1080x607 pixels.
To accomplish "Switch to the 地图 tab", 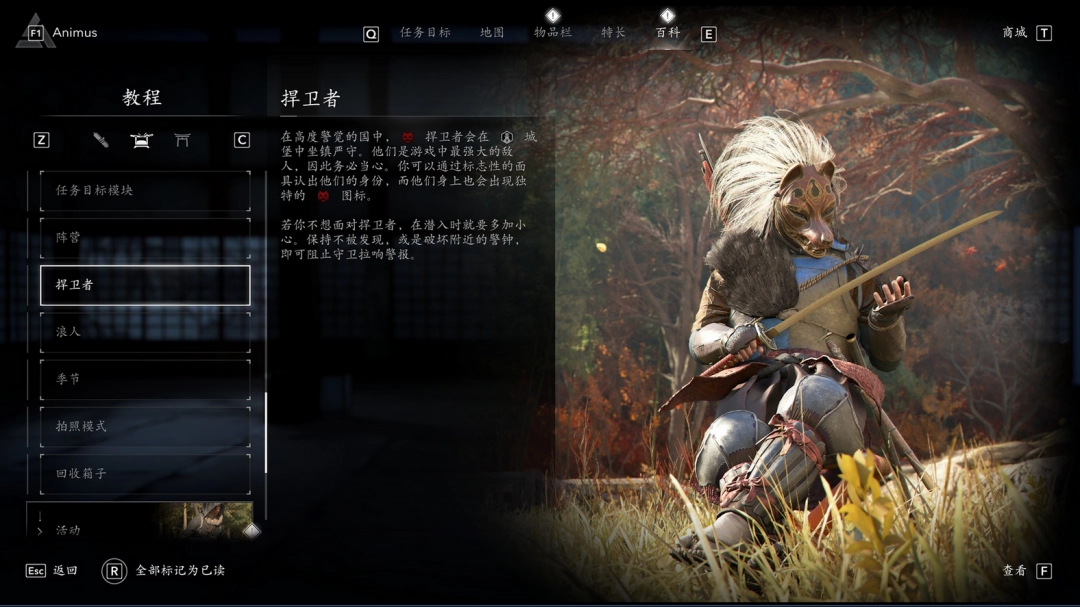I will click(x=492, y=33).
